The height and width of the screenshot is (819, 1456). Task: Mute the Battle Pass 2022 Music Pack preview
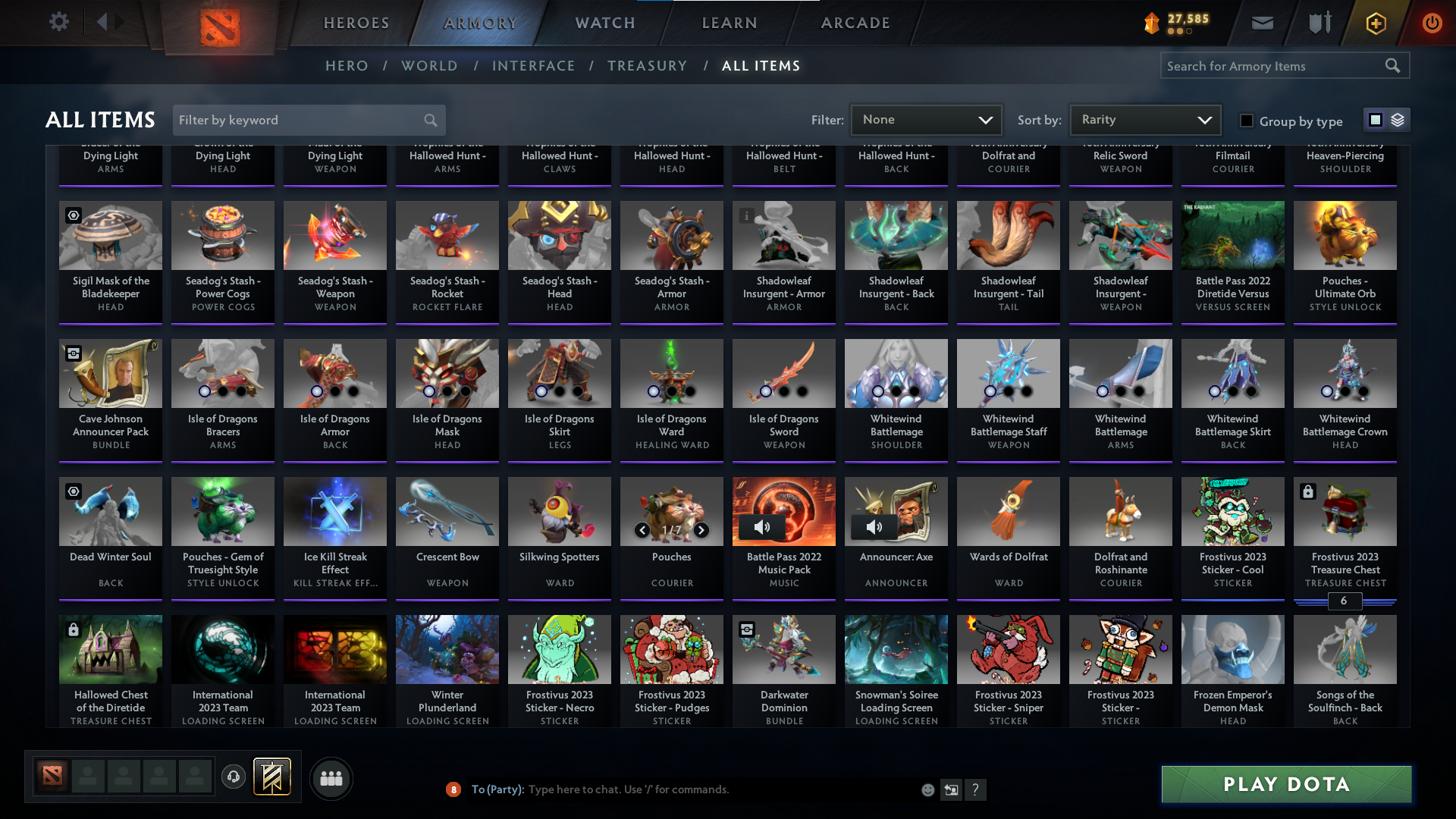pyautogui.click(x=763, y=527)
